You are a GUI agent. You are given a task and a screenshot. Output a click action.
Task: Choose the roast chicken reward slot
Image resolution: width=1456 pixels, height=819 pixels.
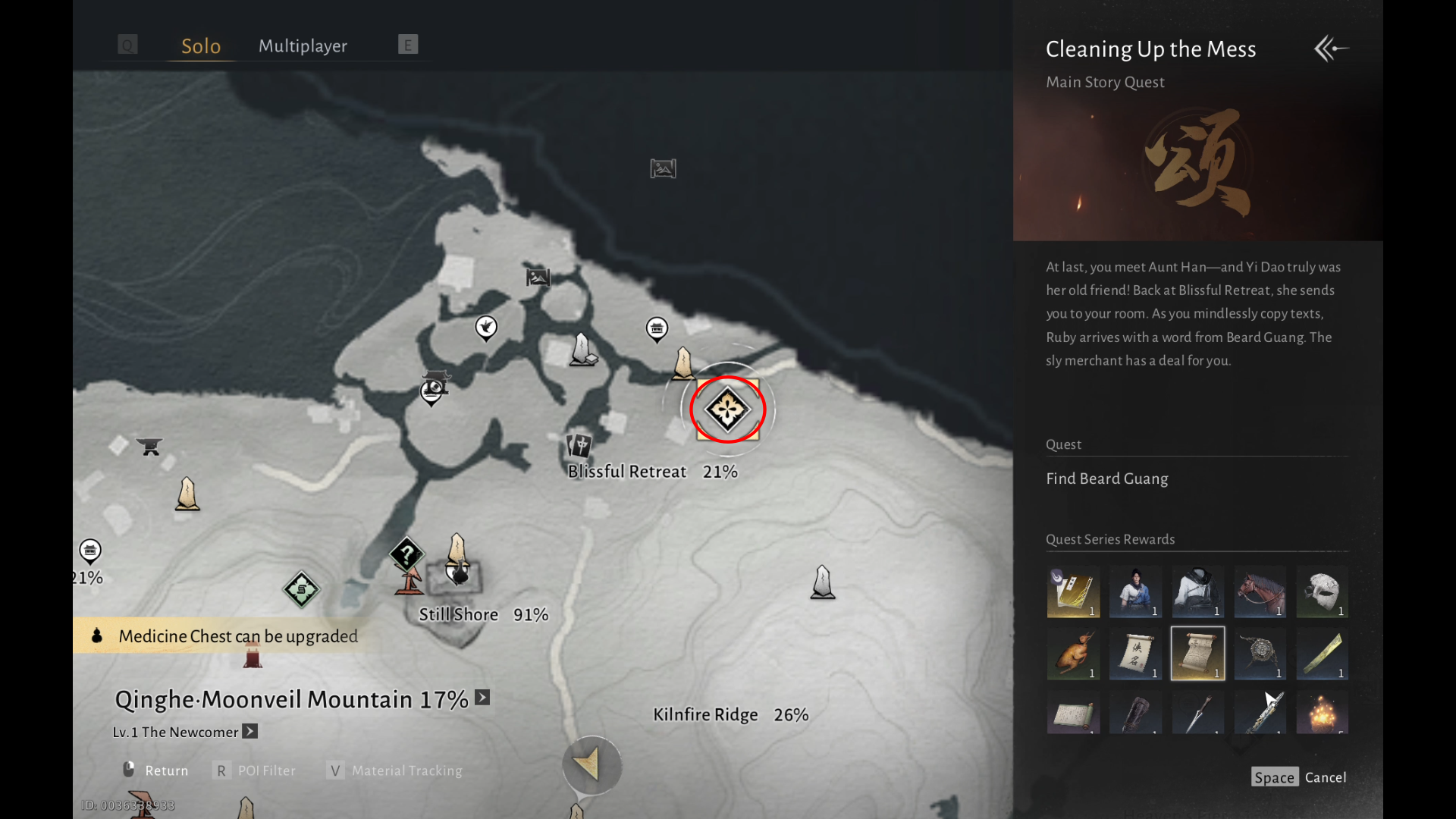click(1073, 654)
